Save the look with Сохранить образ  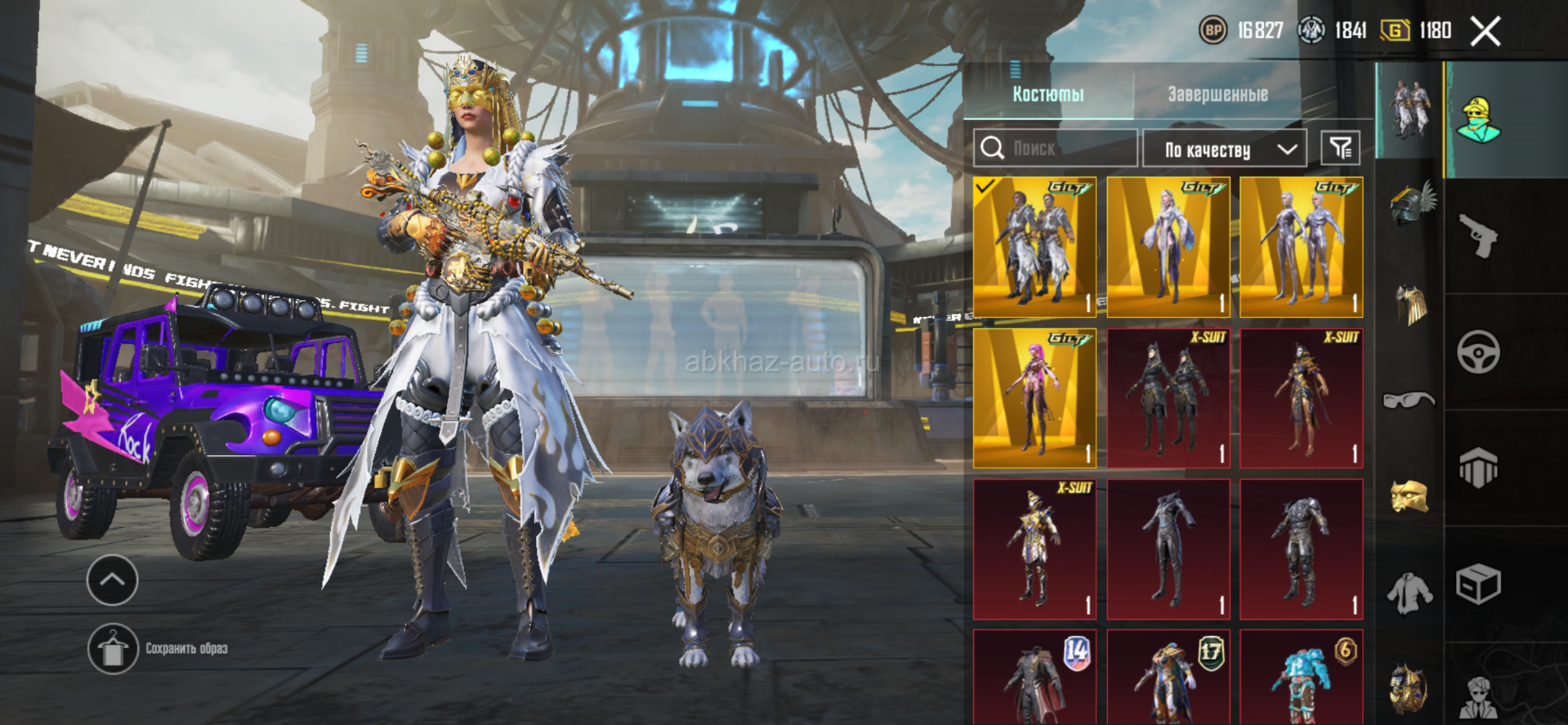click(x=114, y=649)
